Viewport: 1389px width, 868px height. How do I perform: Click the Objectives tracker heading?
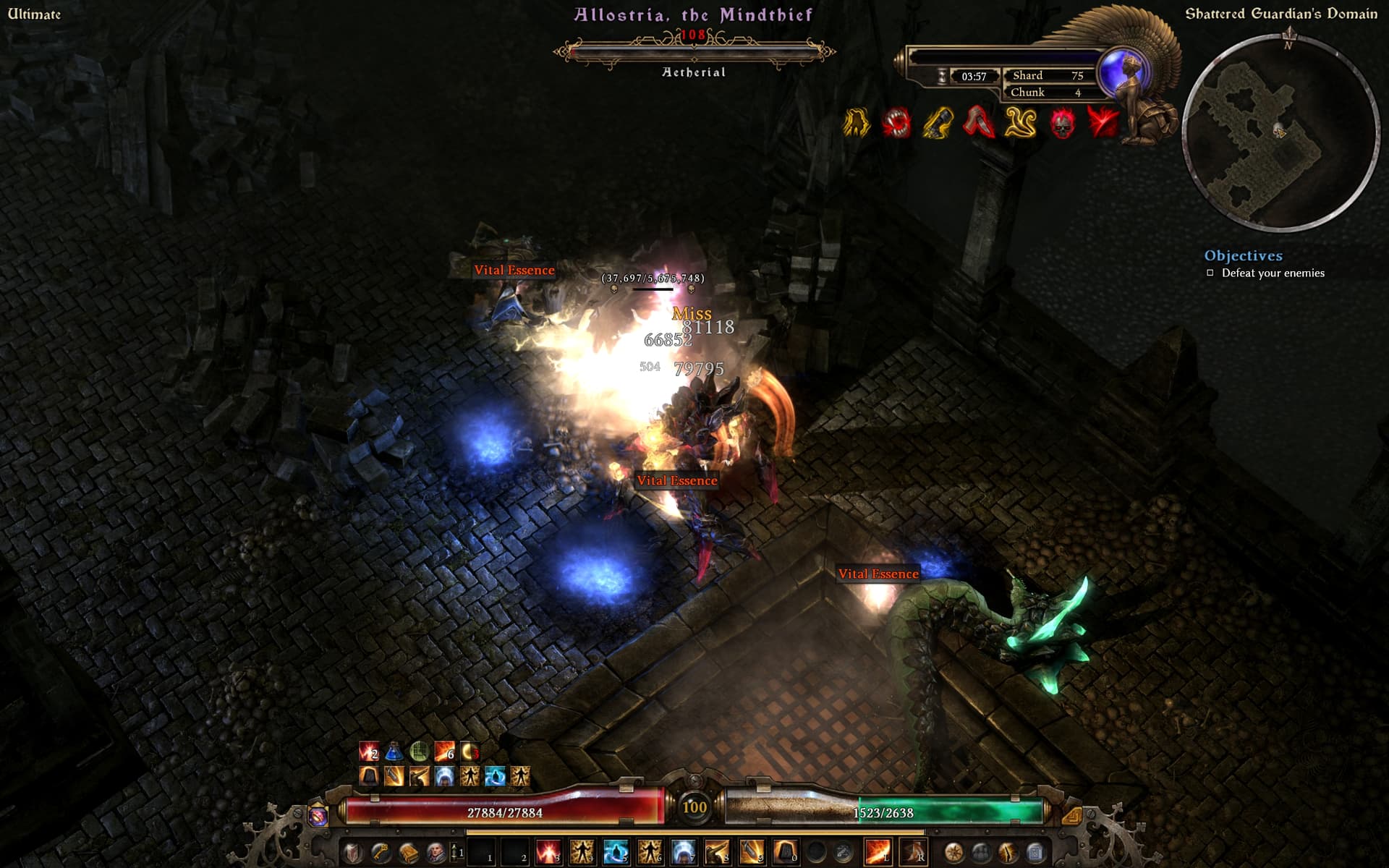1243,255
